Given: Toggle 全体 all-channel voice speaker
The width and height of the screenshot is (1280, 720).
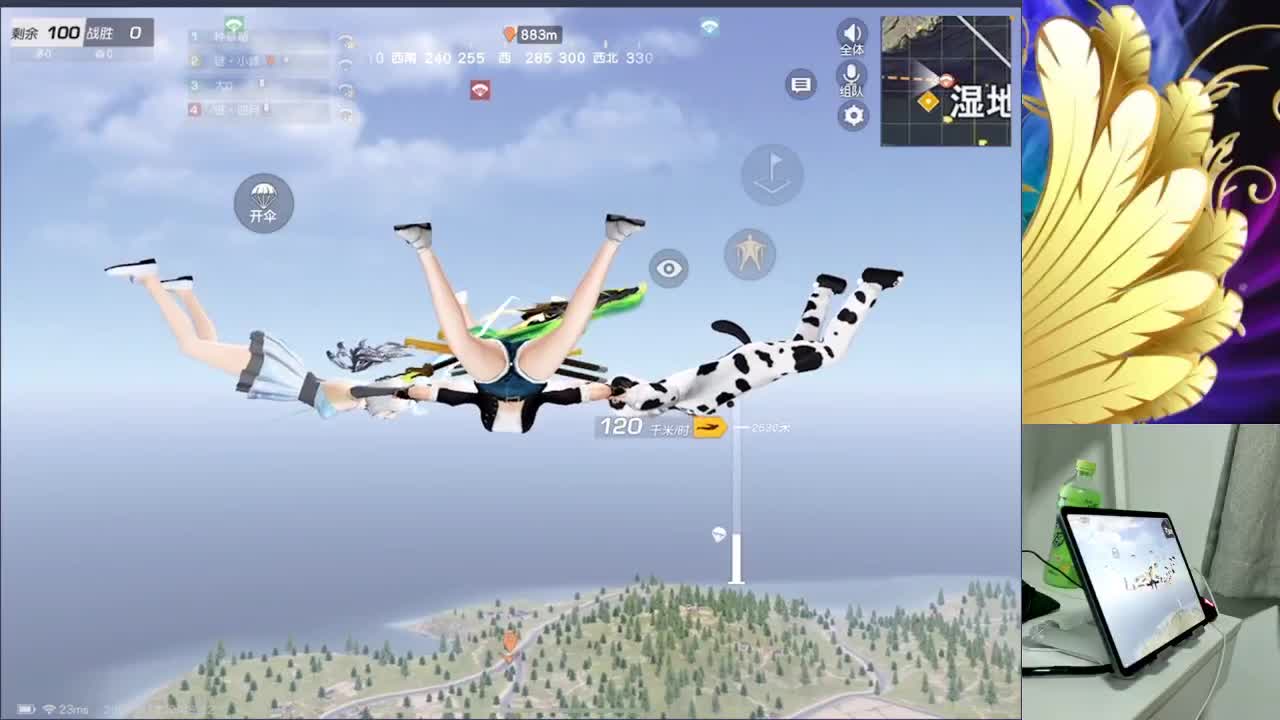Looking at the screenshot, I should pos(851,35).
